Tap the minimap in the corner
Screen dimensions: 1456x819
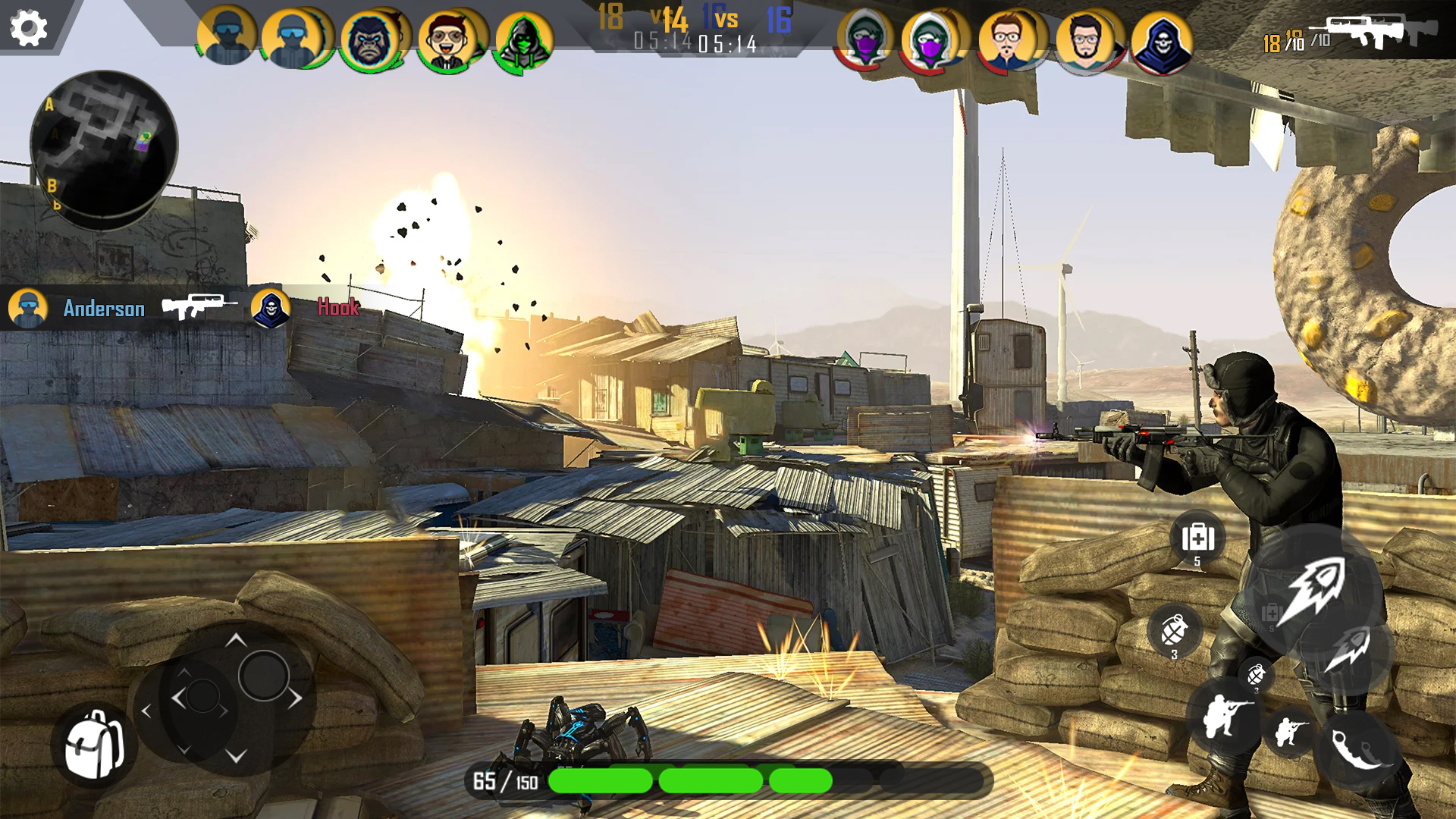(106, 148)
